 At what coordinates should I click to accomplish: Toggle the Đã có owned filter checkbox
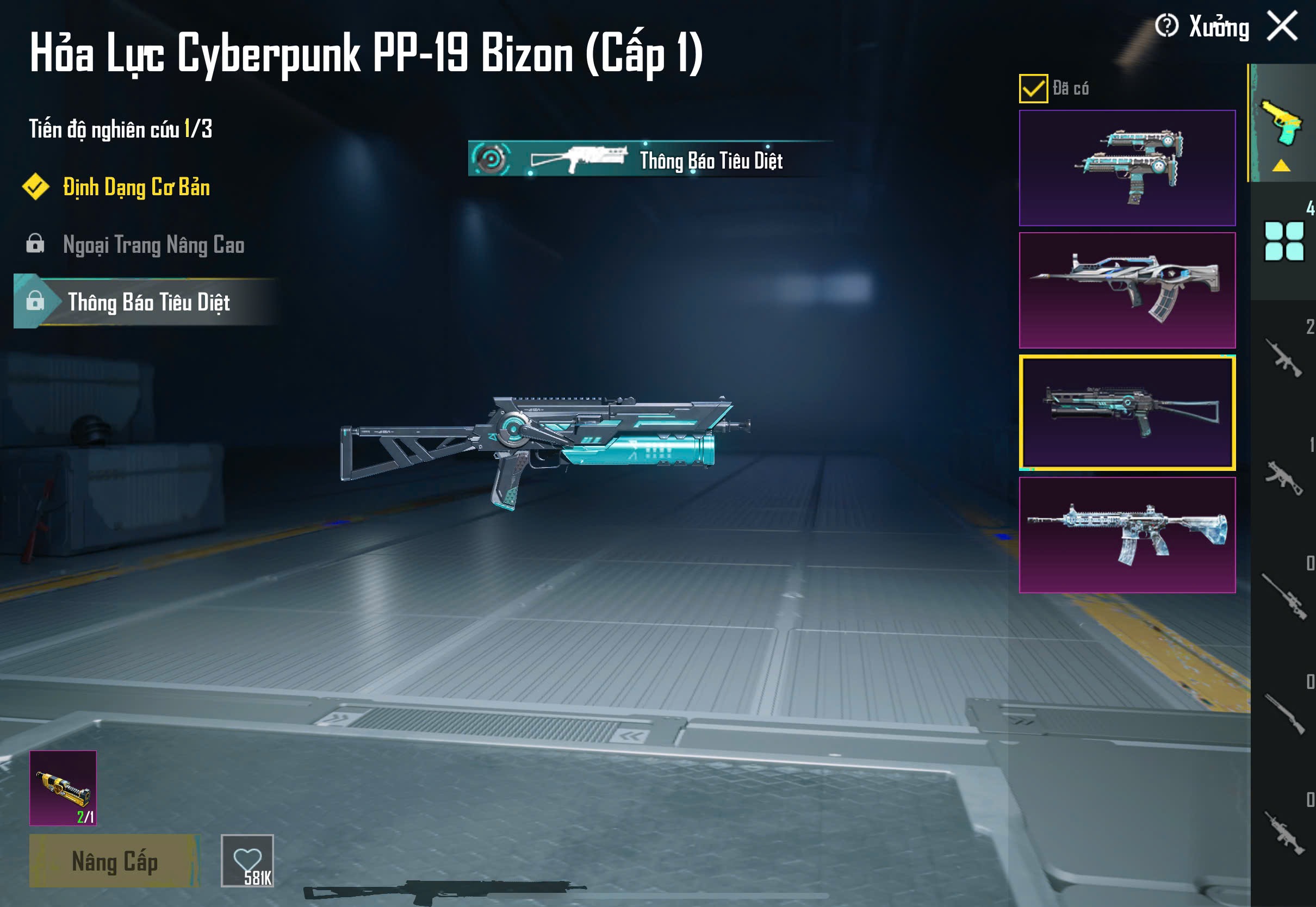1033,89
